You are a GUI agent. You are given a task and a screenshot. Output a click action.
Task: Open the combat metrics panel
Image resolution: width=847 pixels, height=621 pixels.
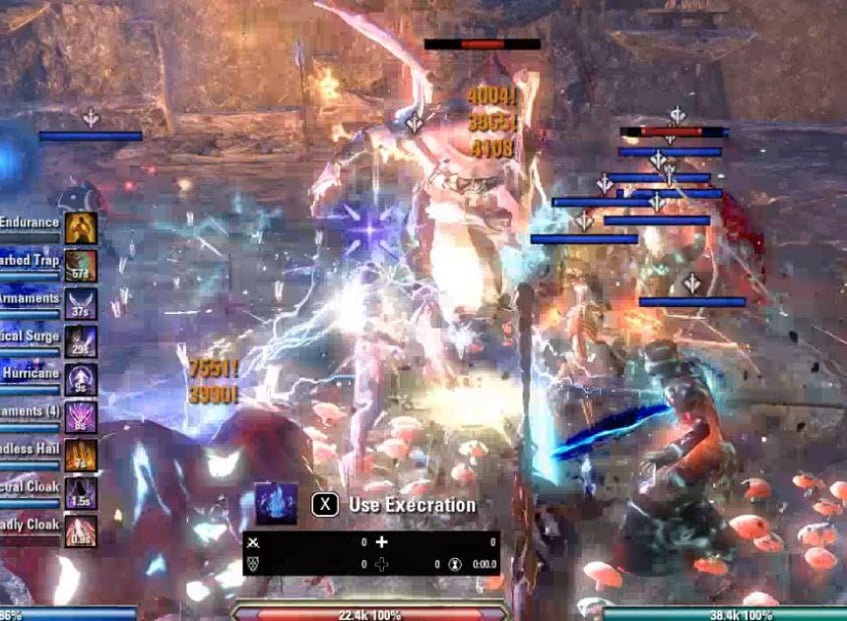pyautogui.click(x=371, y=553)
